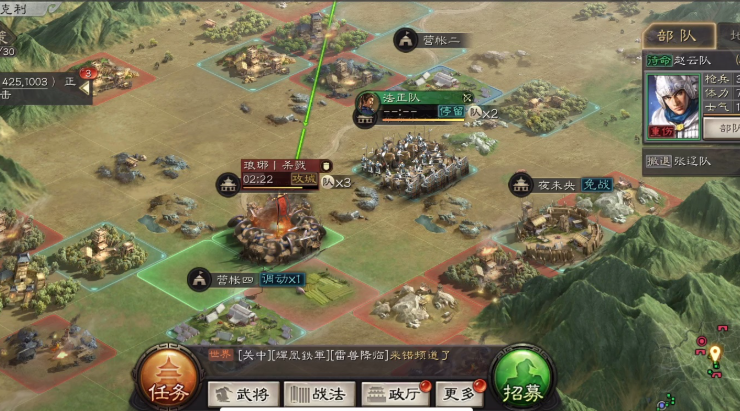Screen dimensions: 740x411
Task: Open the world chat message bar
Action: tap(330, 353)
